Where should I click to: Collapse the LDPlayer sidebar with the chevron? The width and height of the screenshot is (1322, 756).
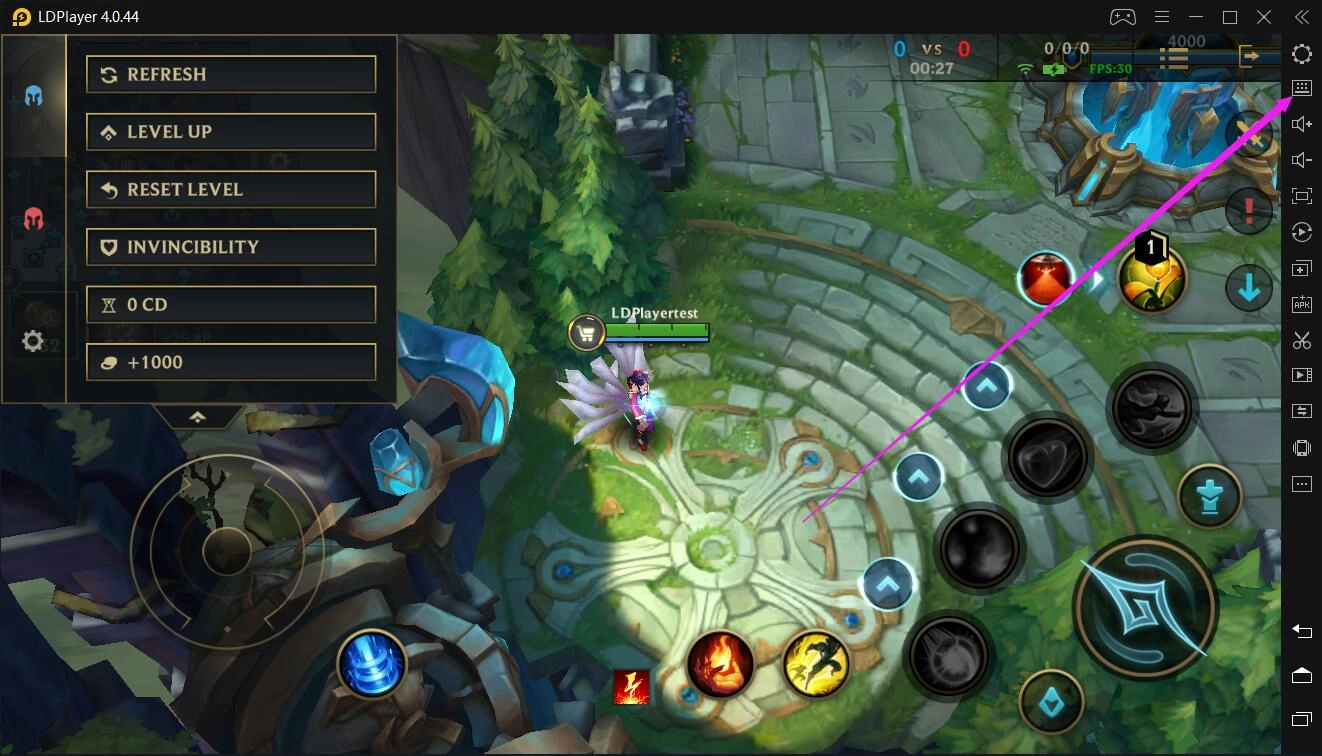point(1301,16)
